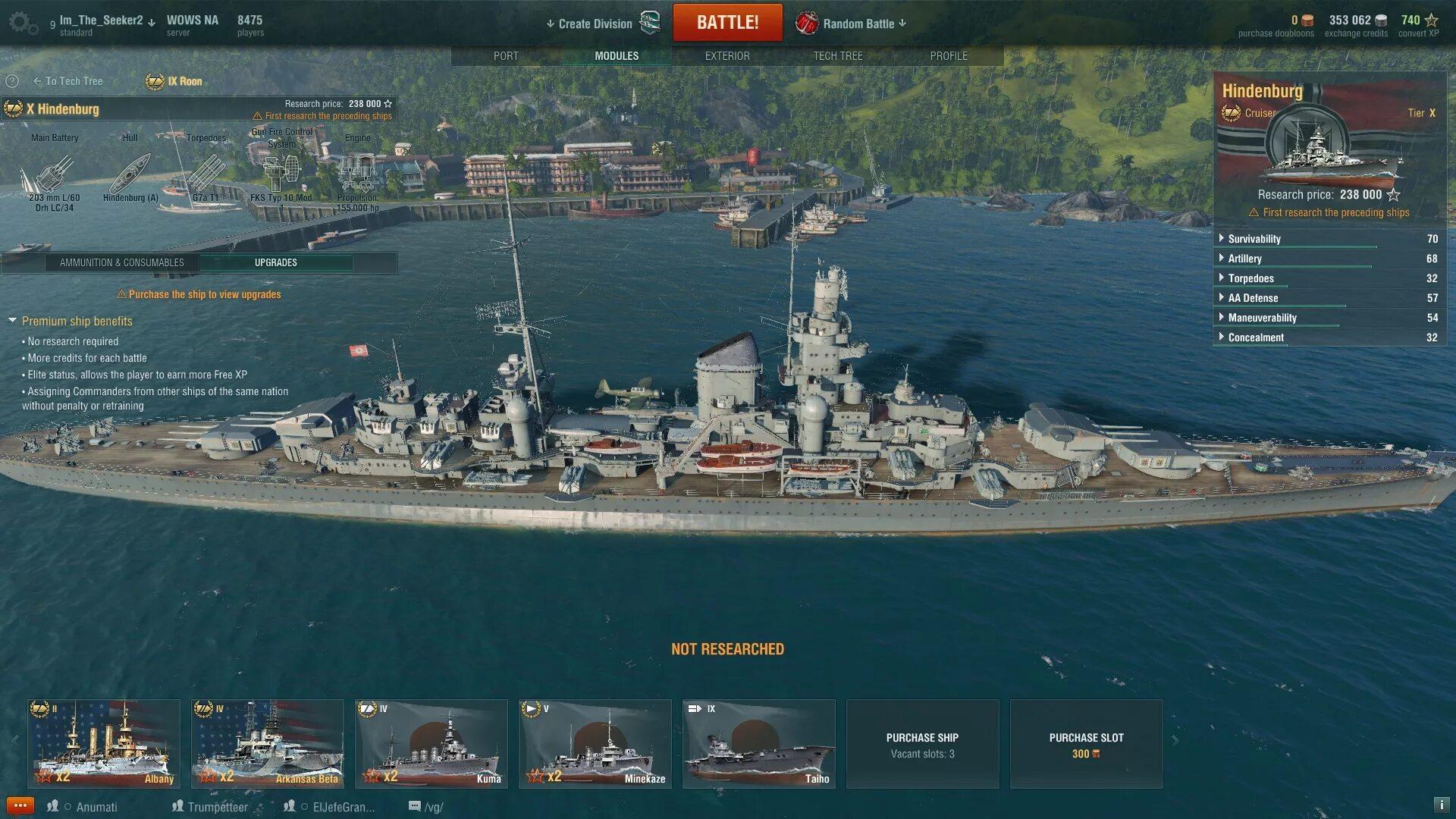Screen dimensions: 1456x819
Task: Switch to the Exterior tab
Action: click(x=727, y=56)
